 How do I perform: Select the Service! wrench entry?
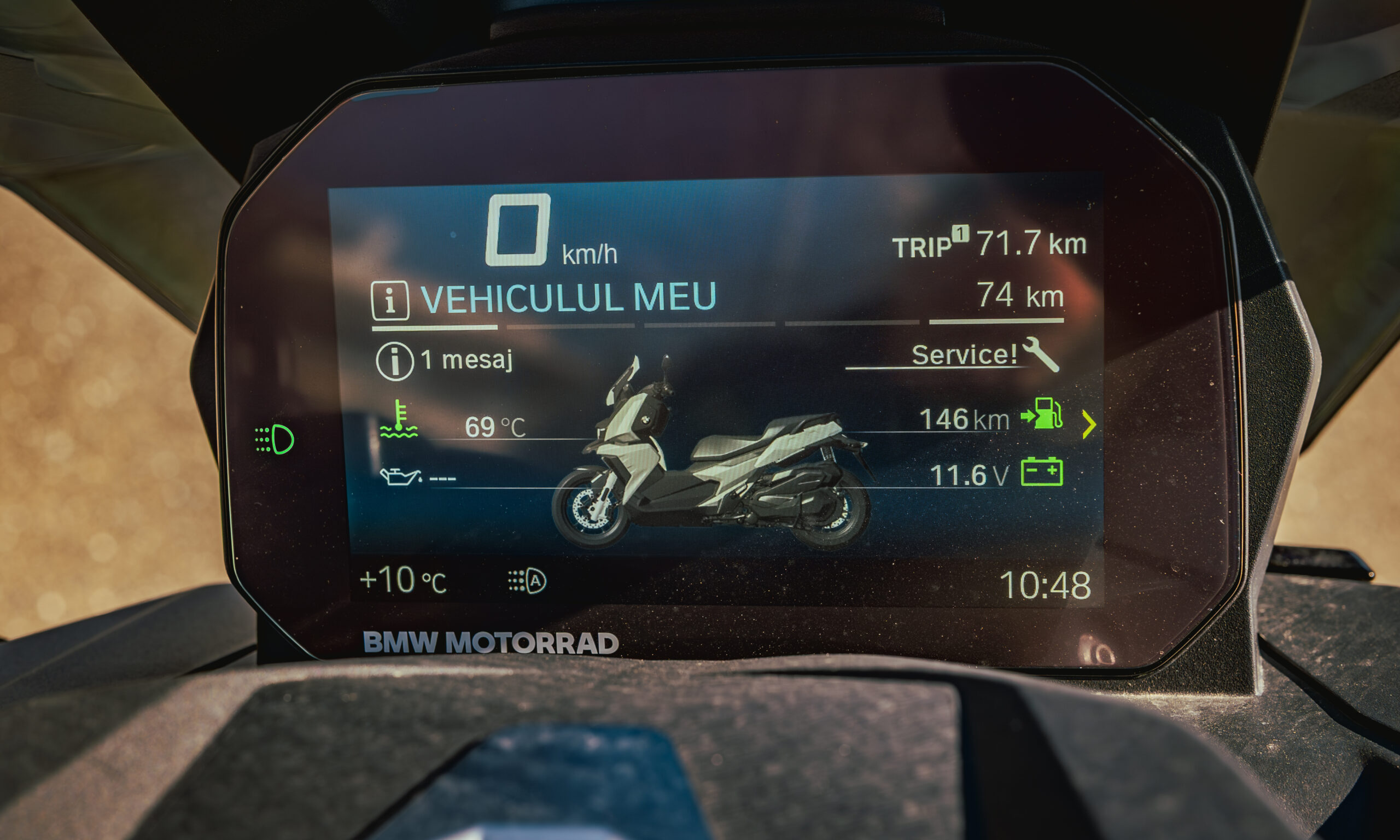[984, 355]
